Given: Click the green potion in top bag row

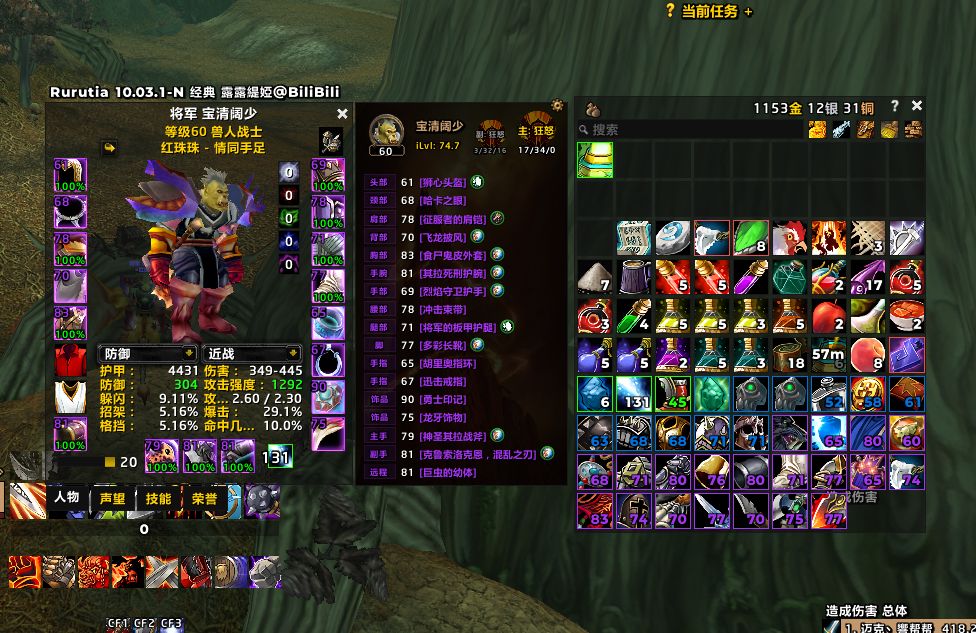Looking at the screenshot, I should (594, 160).
